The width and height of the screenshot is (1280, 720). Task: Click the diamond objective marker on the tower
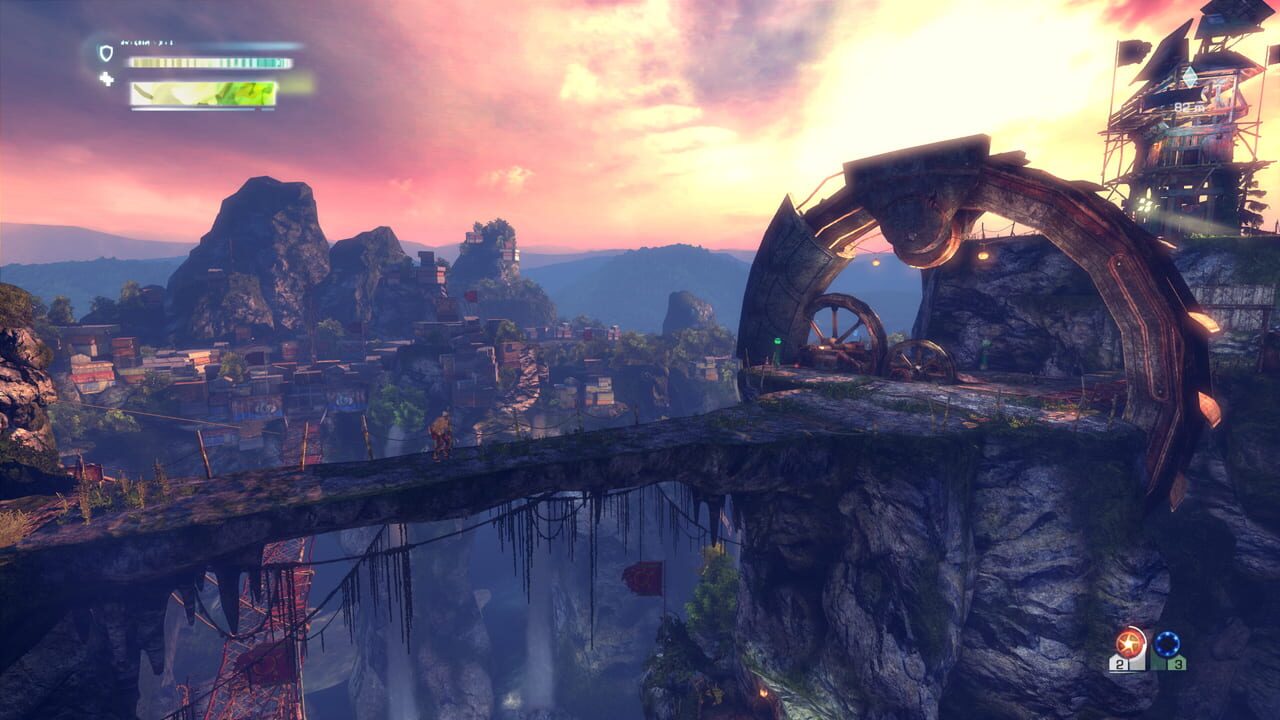coord(1190,76)
